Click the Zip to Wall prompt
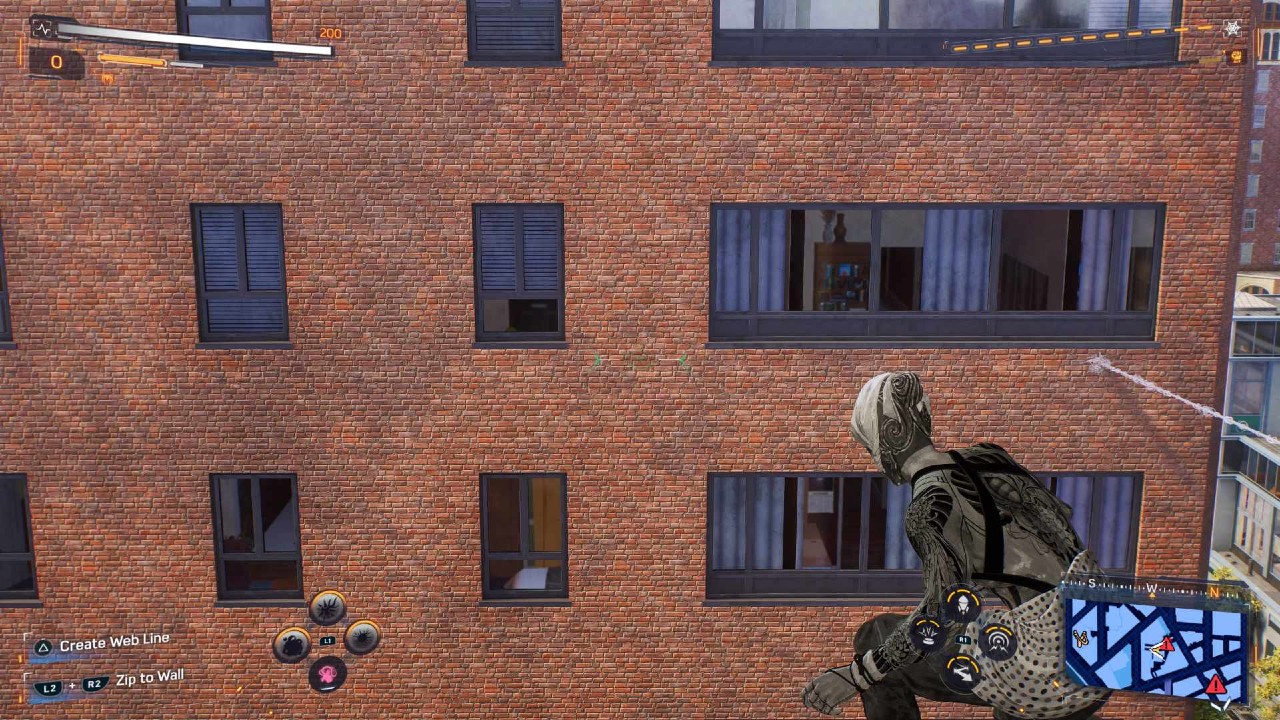The width and height of the screenshot is (1280, 720). [150, 677]
